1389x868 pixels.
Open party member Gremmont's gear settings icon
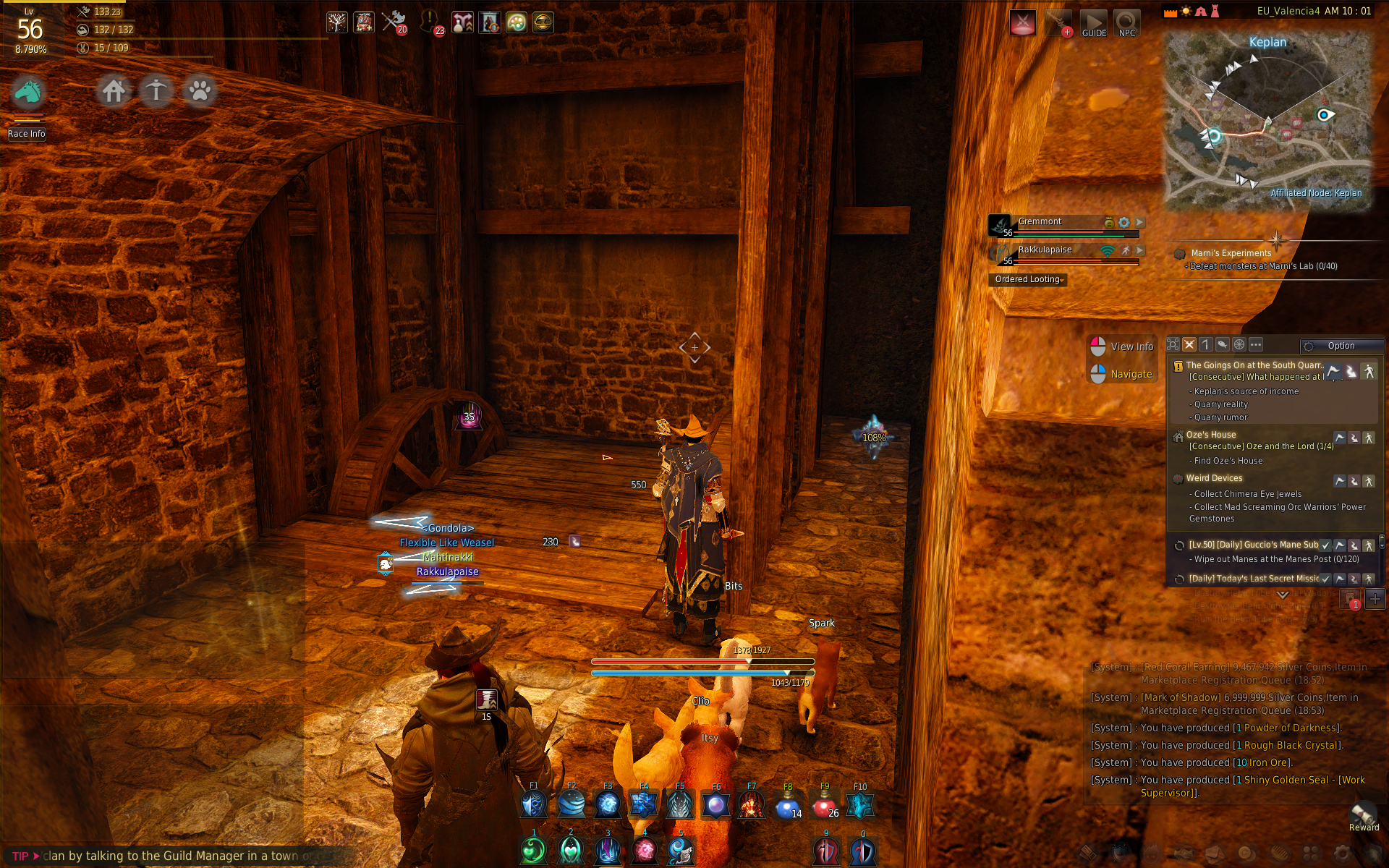click(x=1123, y=222)
